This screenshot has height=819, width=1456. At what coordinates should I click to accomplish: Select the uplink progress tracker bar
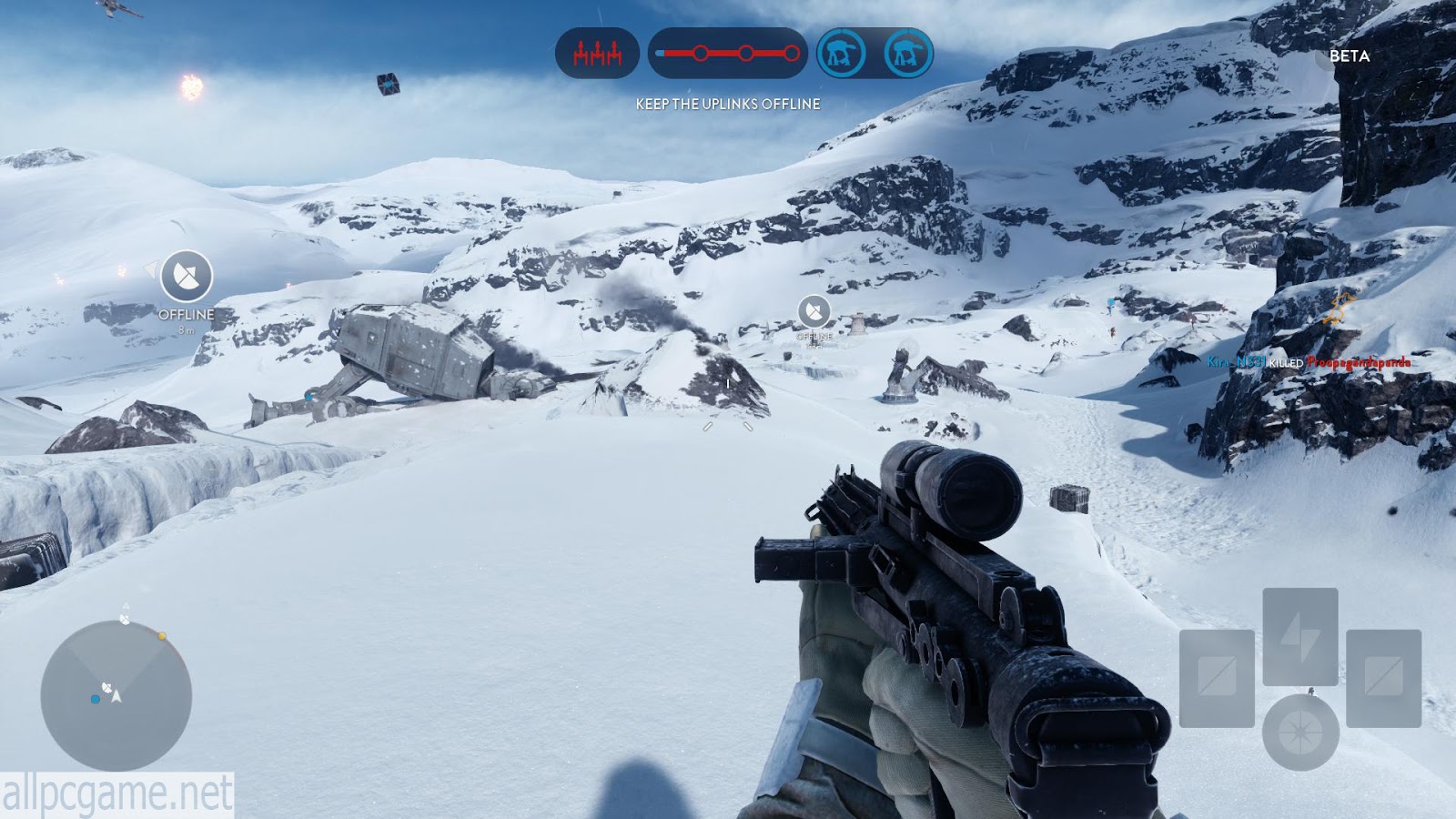point(727,54)
